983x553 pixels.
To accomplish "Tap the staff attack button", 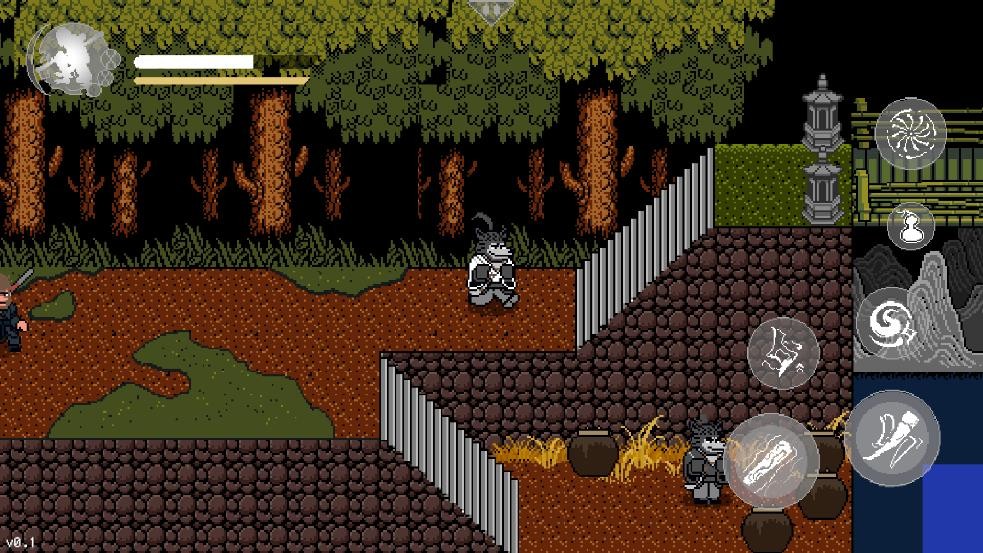I will pos(772,461).
